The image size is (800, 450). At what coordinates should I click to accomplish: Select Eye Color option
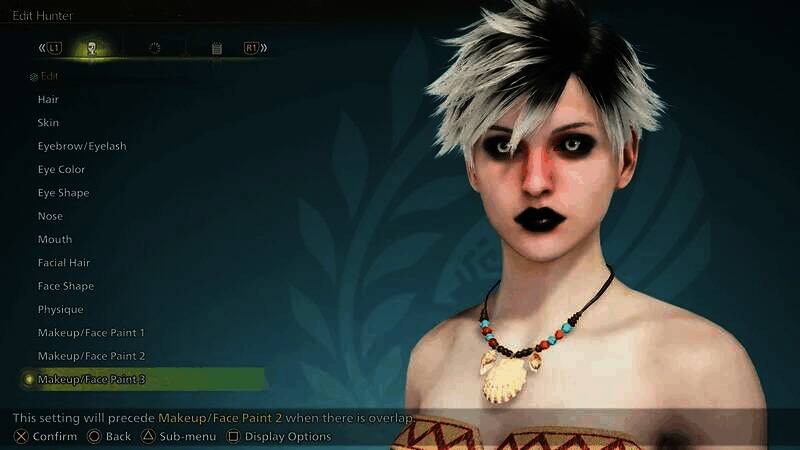(x=61, y=169)
